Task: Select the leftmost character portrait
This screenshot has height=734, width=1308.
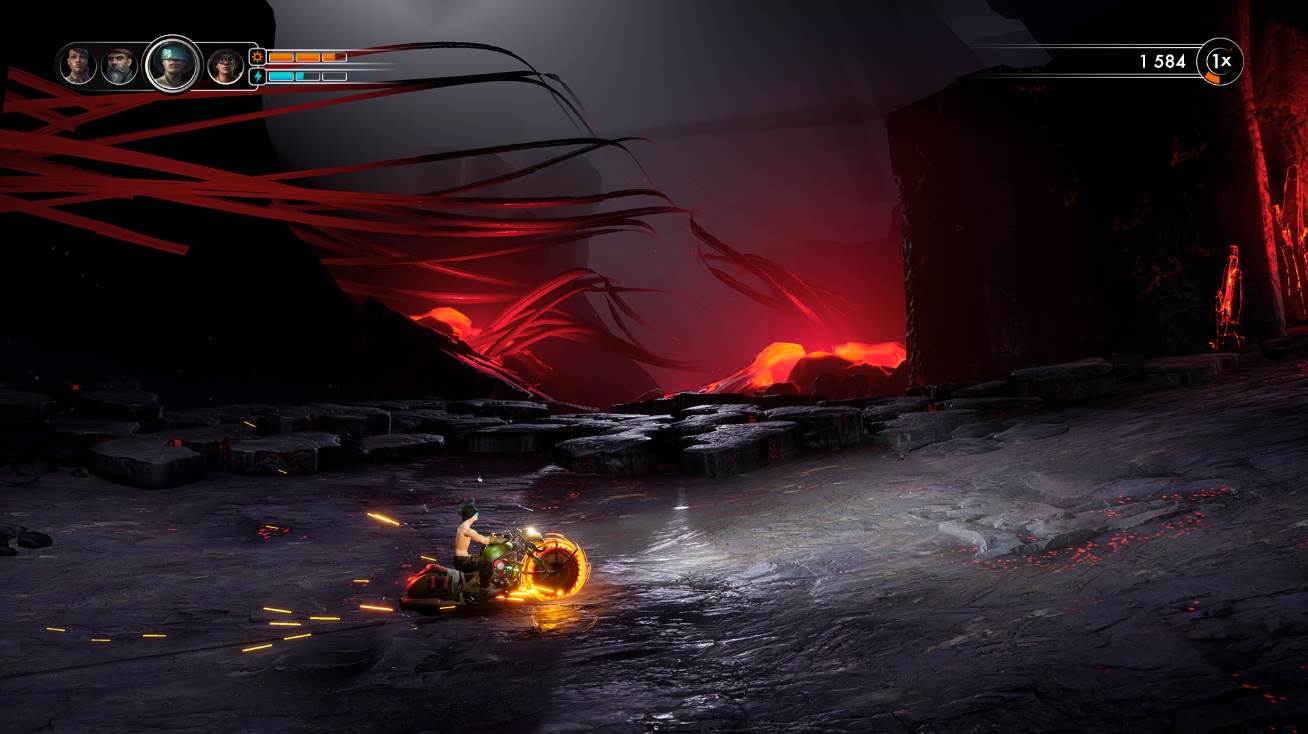Action: coord(77,65)
